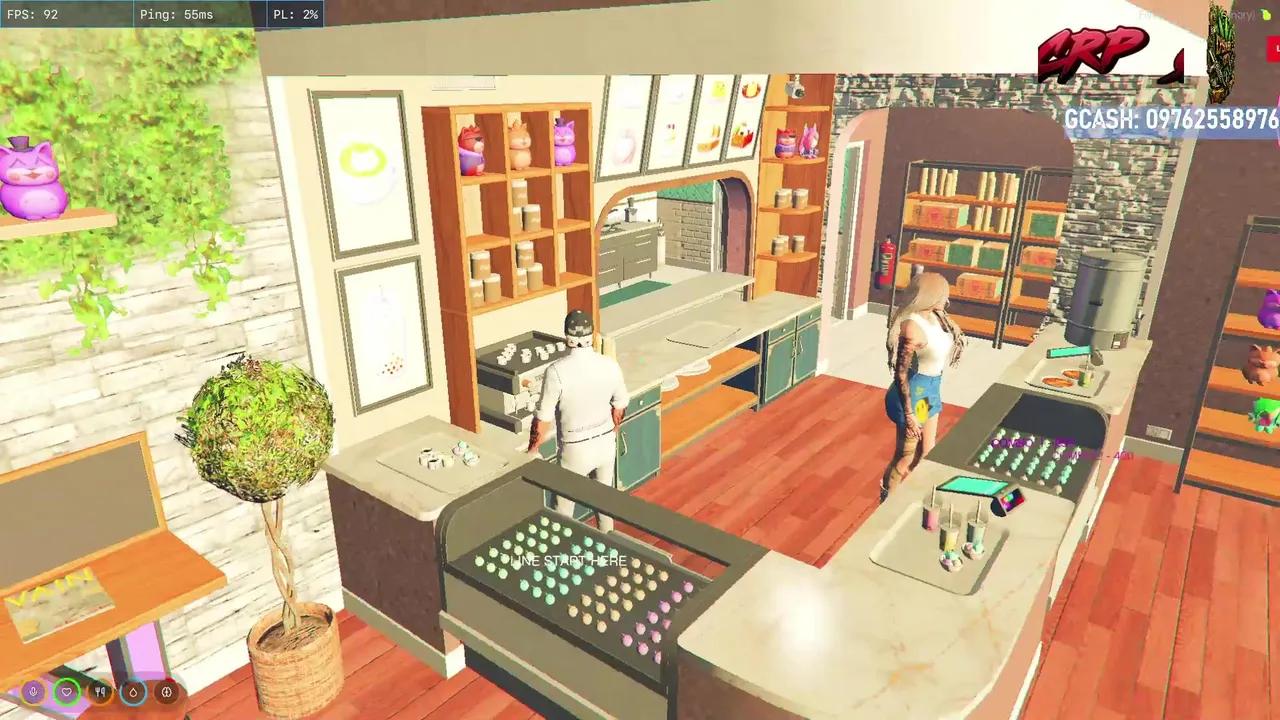This screenshot has width=1280, height=720.
Task: Click the microphone voice status icon
Action: click(x=34, y=691)
